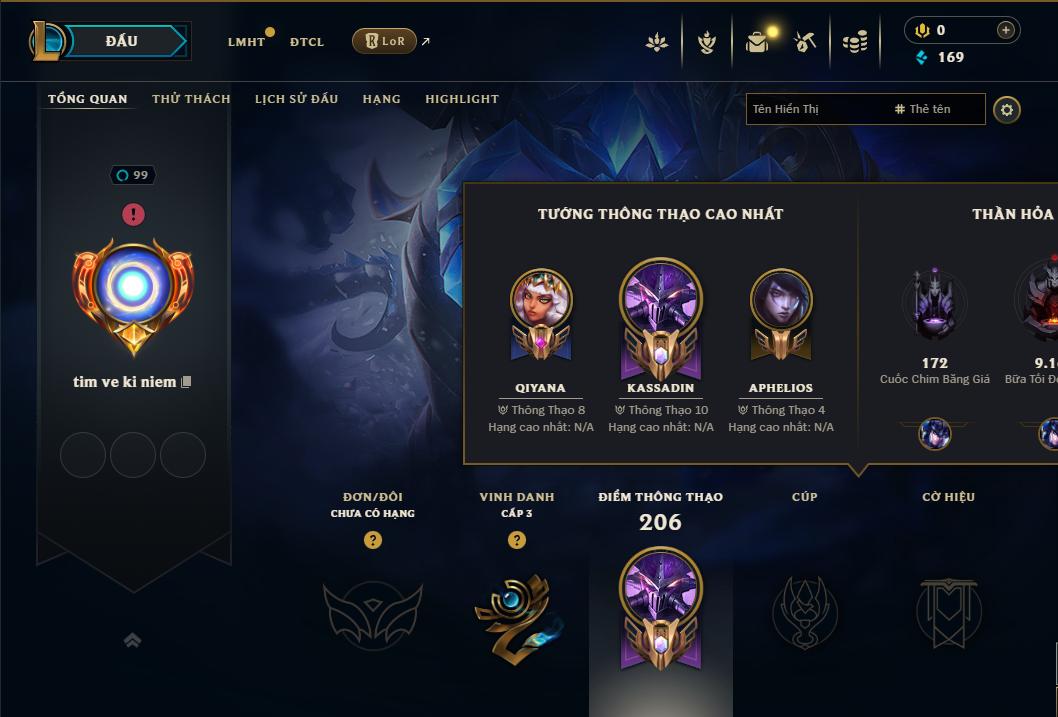Launch the LoR button
Viewport: 1058px width, 717px height.
pos(384,41)
